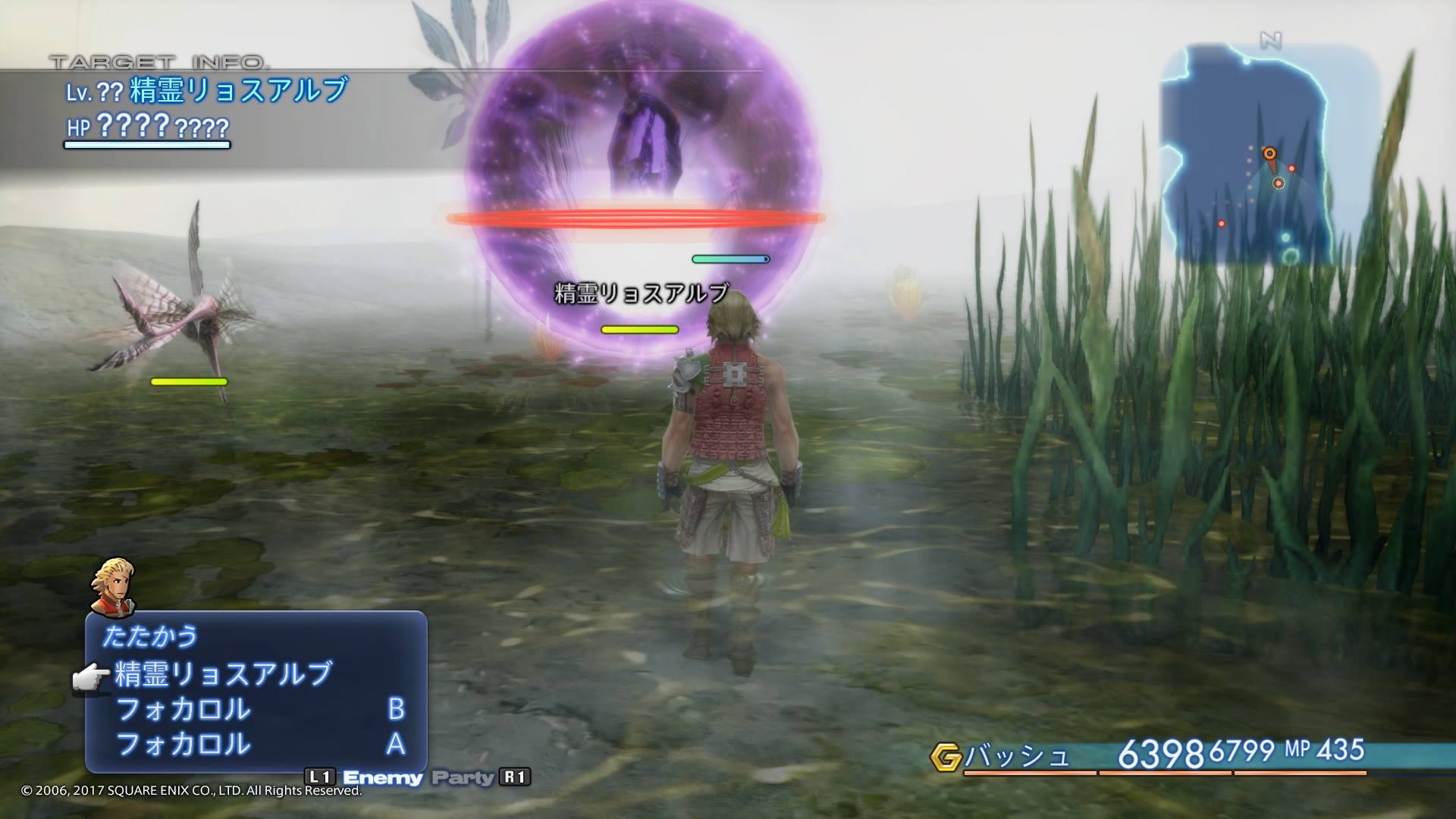Viewport: 1456px width, 819px height.
Task: Select 精霊リョスアルブ in the target list
Action: coord(224,673)
